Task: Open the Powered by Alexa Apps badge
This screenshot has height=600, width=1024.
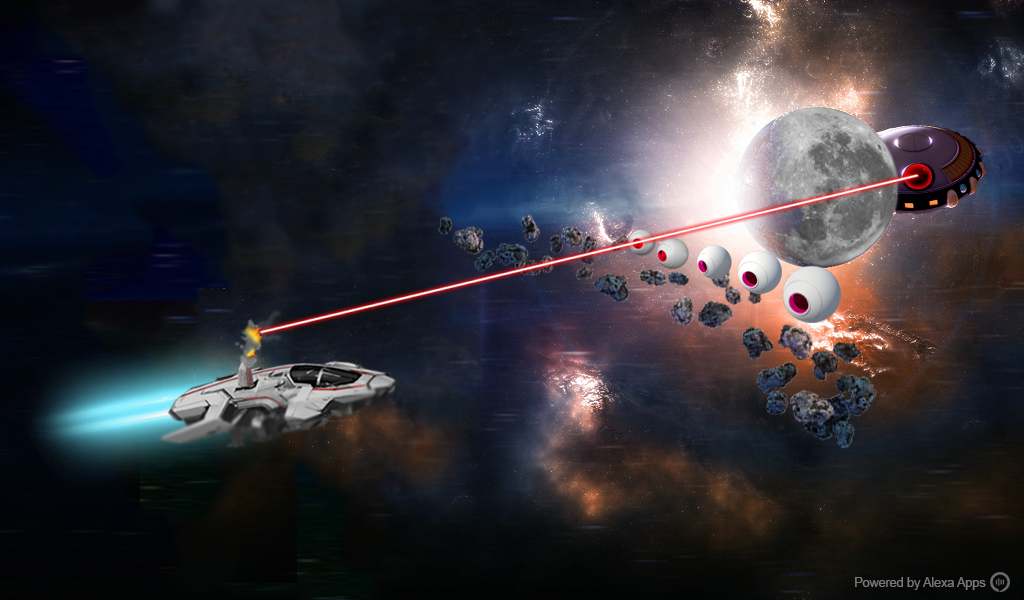Action: [931, 582]
